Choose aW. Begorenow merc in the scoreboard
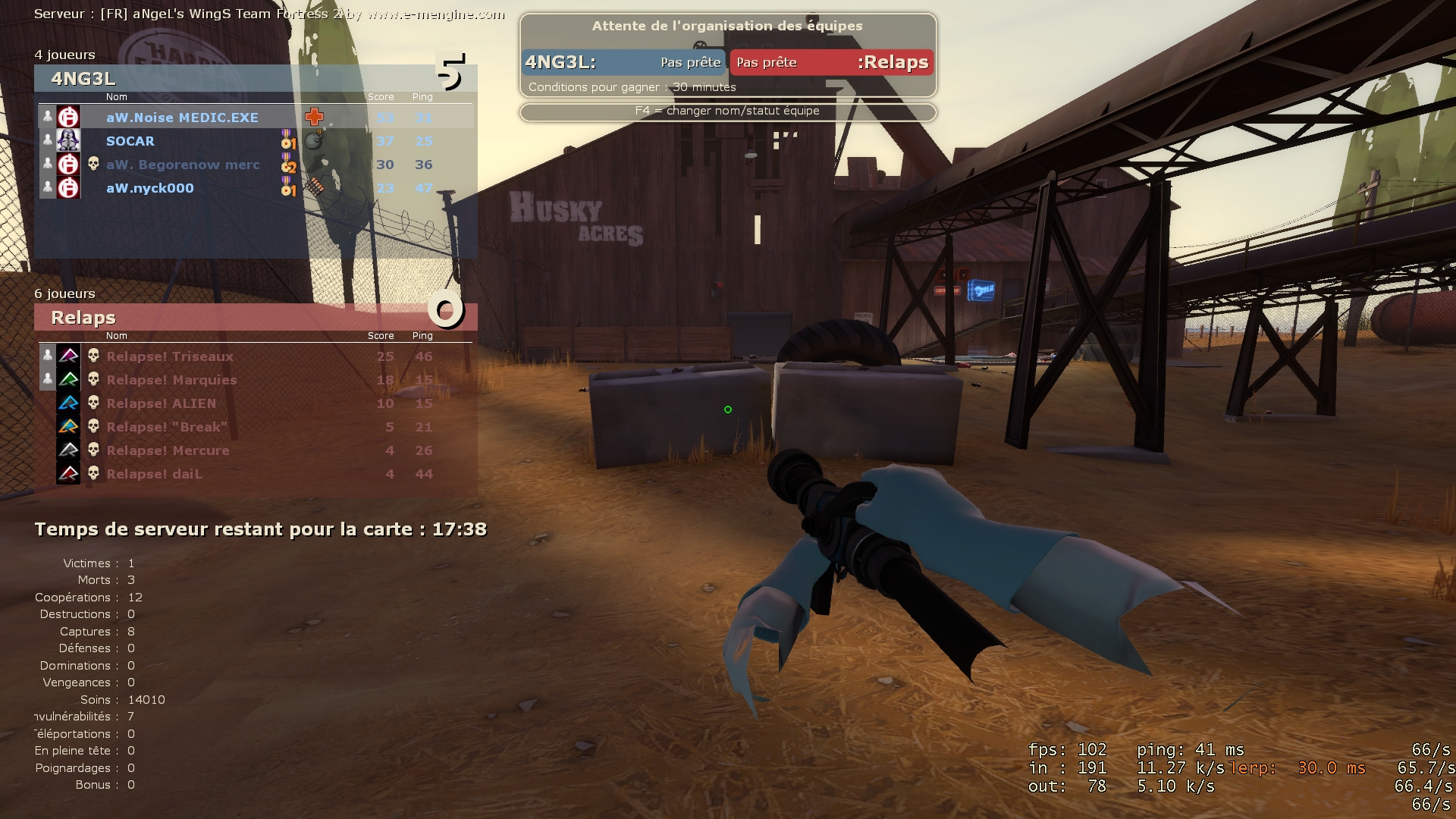The height and width of the screenshot is (819, 1456). coord(183,165)
